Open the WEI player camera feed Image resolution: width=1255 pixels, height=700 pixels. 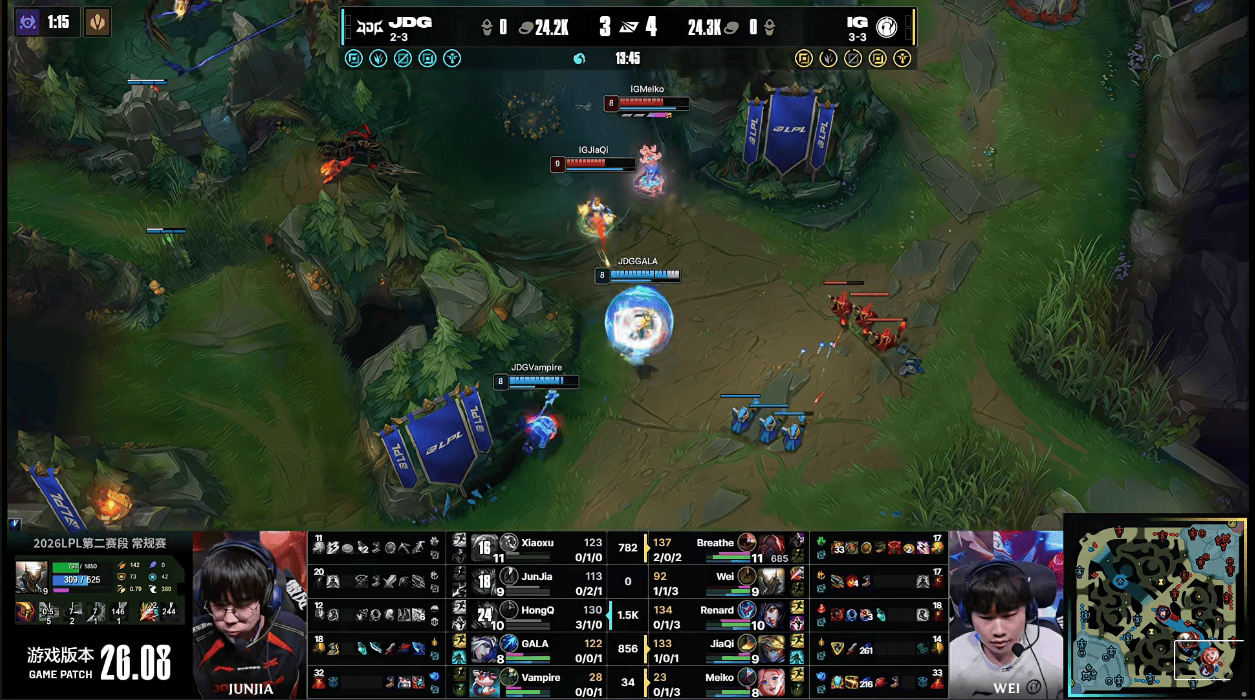pos(1005,614)
